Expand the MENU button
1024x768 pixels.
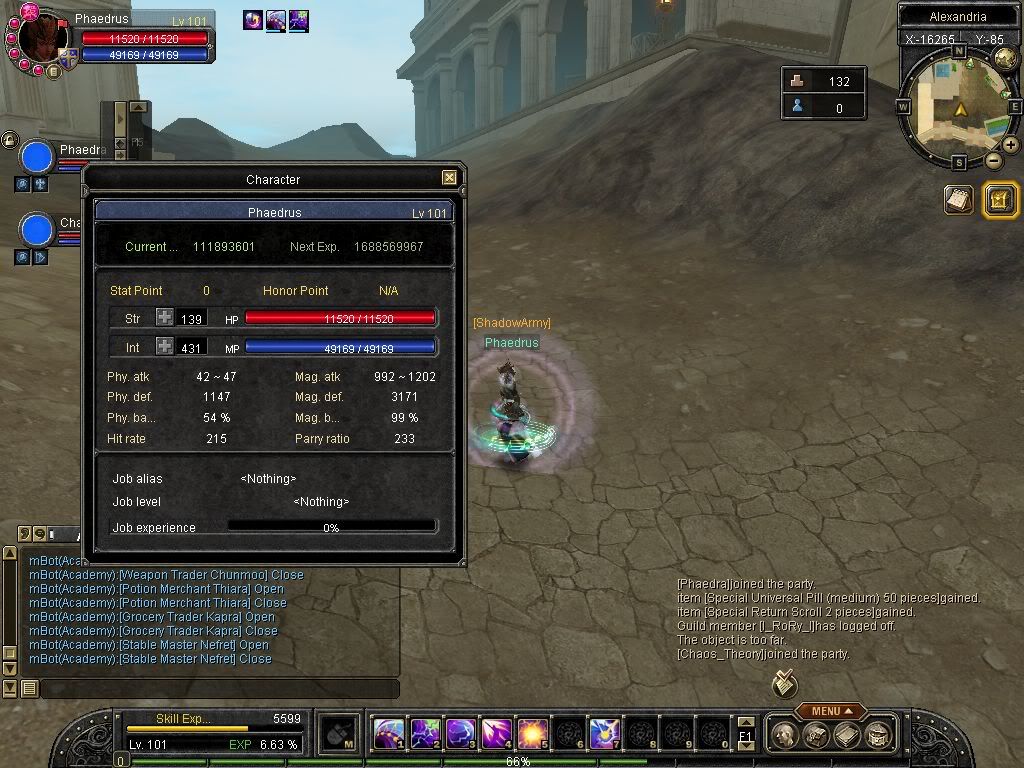coord(831,711)
